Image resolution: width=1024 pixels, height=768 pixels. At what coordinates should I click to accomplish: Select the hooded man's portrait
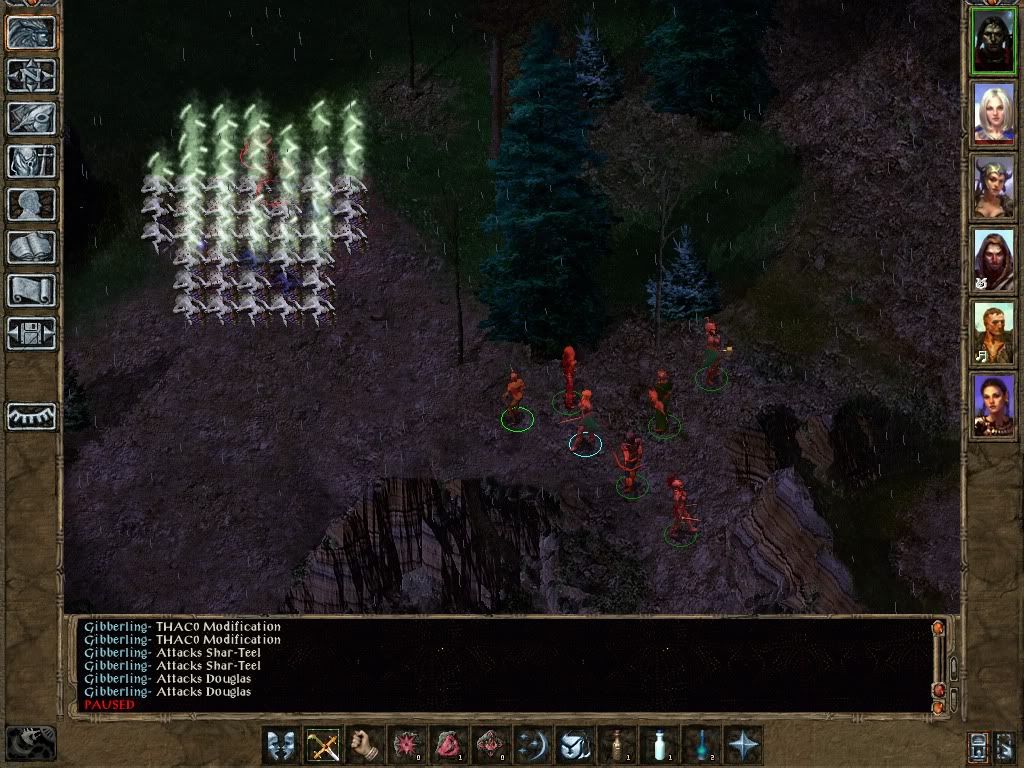tap(993, 259)
